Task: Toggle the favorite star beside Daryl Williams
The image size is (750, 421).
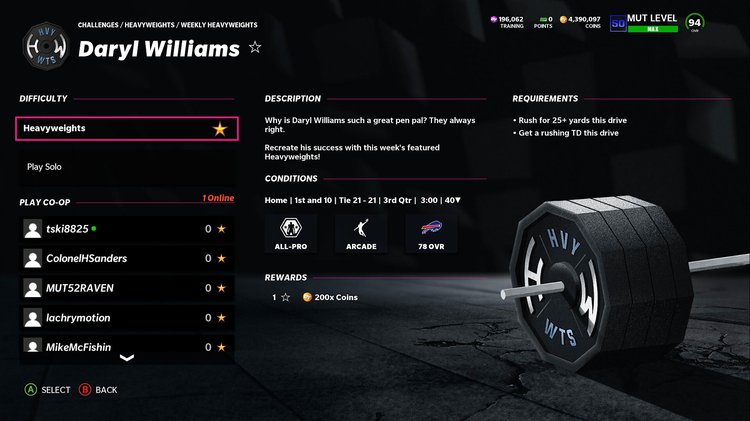Action: (255, 47)
